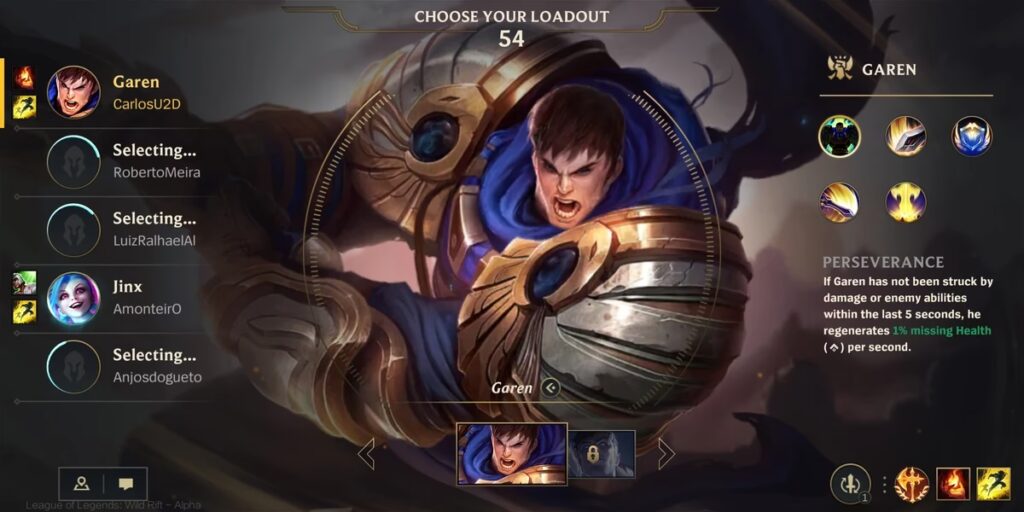
Task: Open Garen's Demacian Justice ultimate info
Action: click(906, 202)
